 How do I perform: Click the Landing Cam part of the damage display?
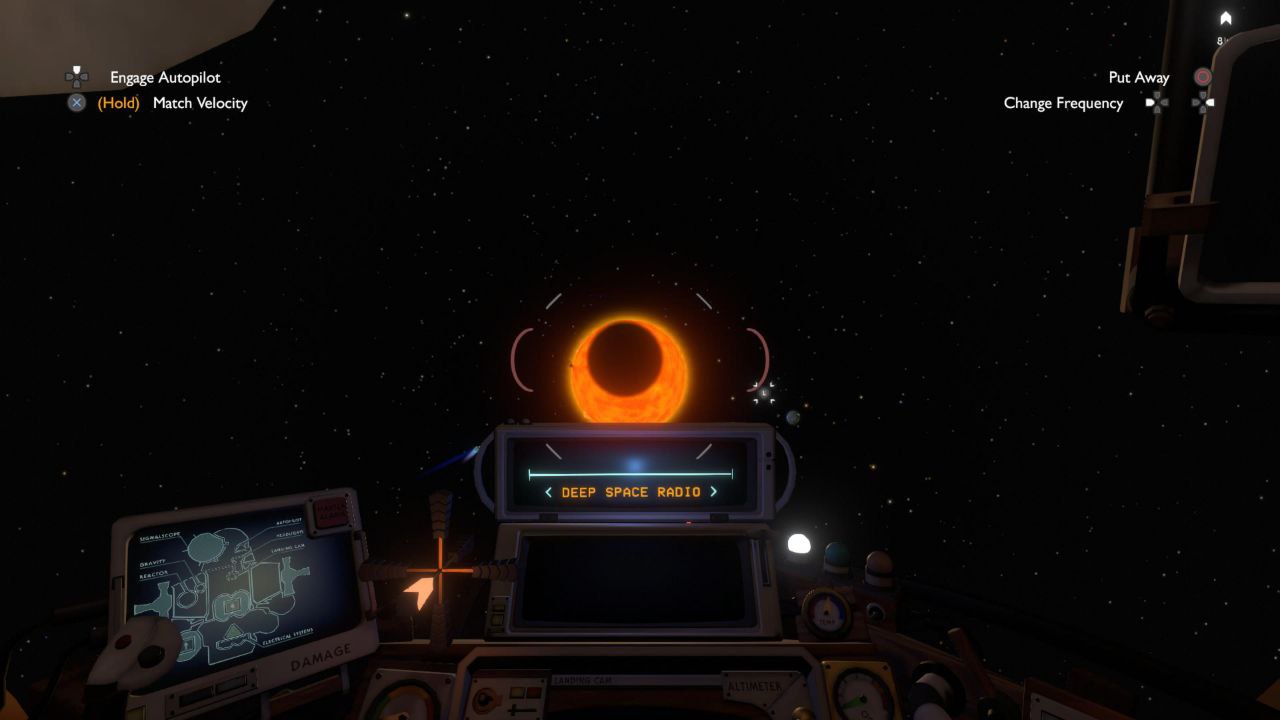pyautogui.click(x=289, y=549)
